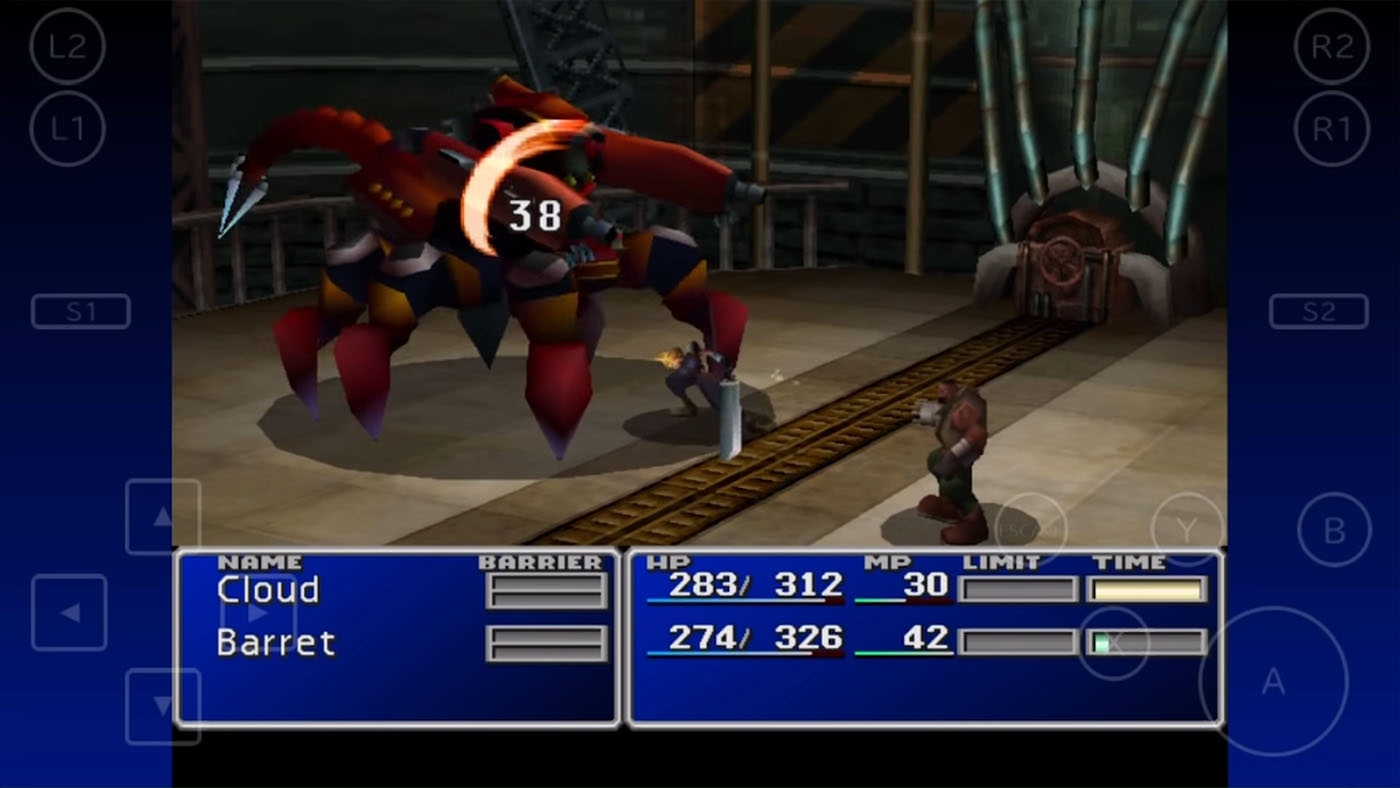The height and width of the screenshot is (788, 1400).
Task: Tap the down arrow on the D-pad
Action: (x=162, y=706)
